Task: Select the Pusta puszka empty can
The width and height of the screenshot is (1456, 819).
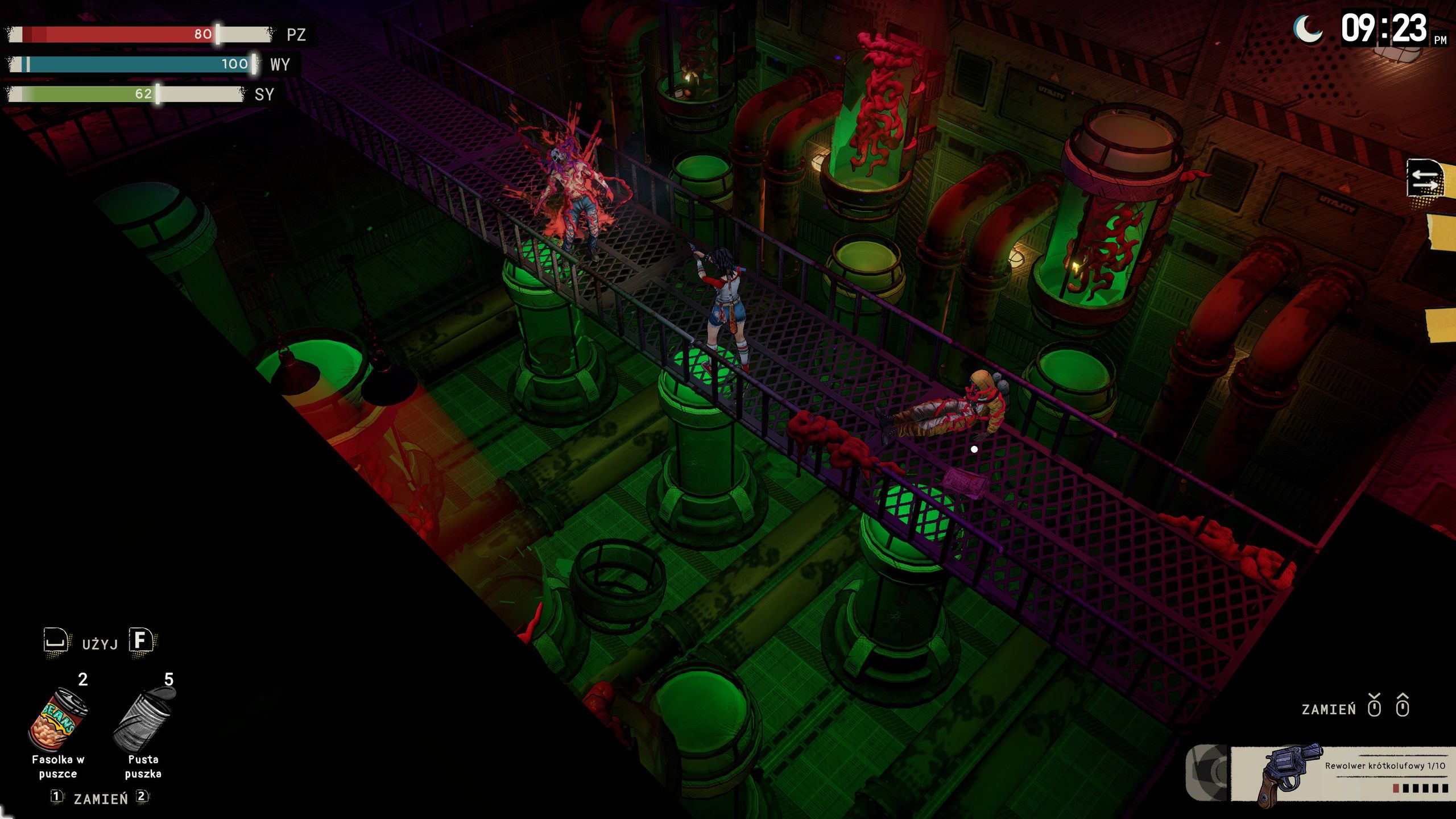Action: click(144, 720)
